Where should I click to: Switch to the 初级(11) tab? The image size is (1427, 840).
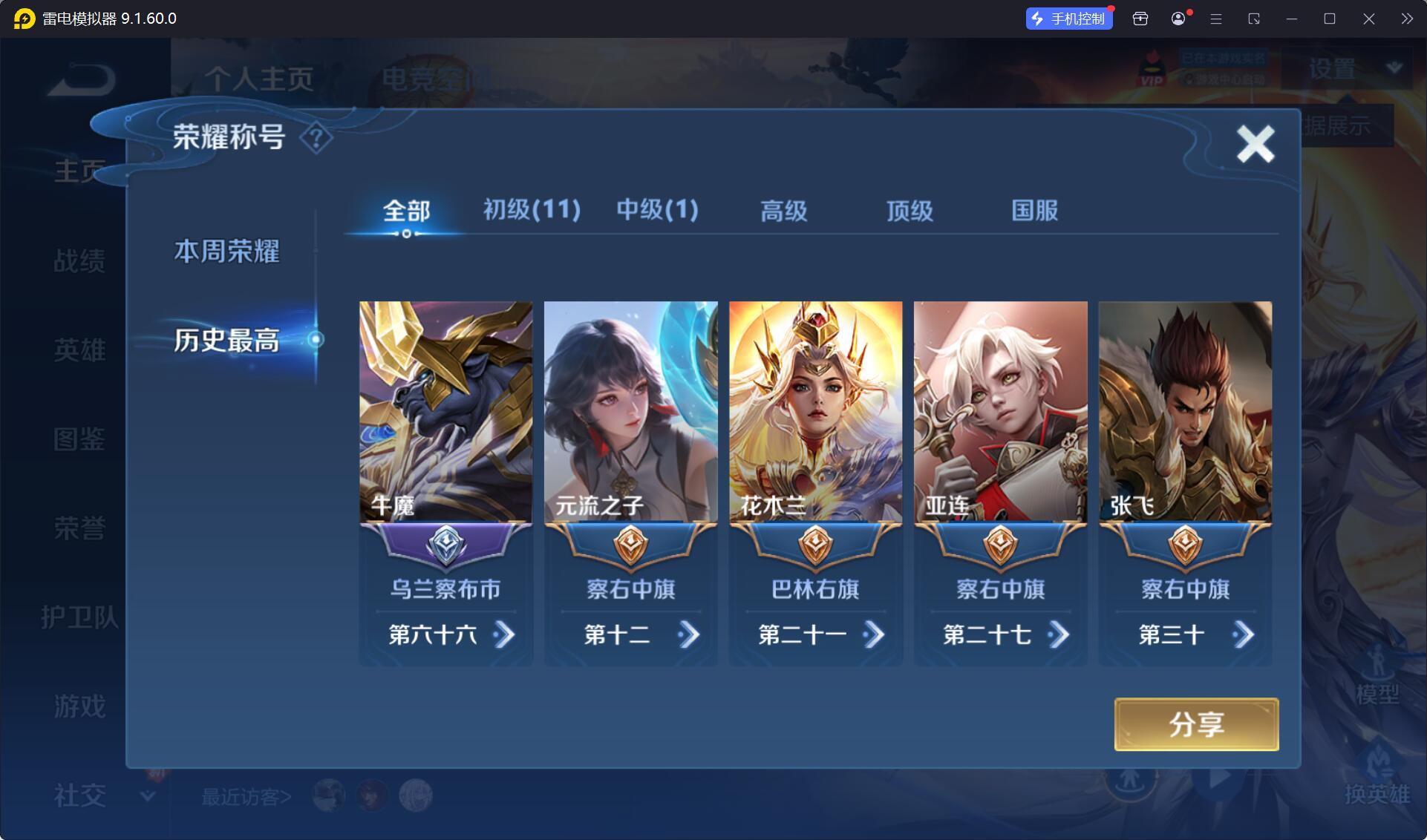[532, 210]
